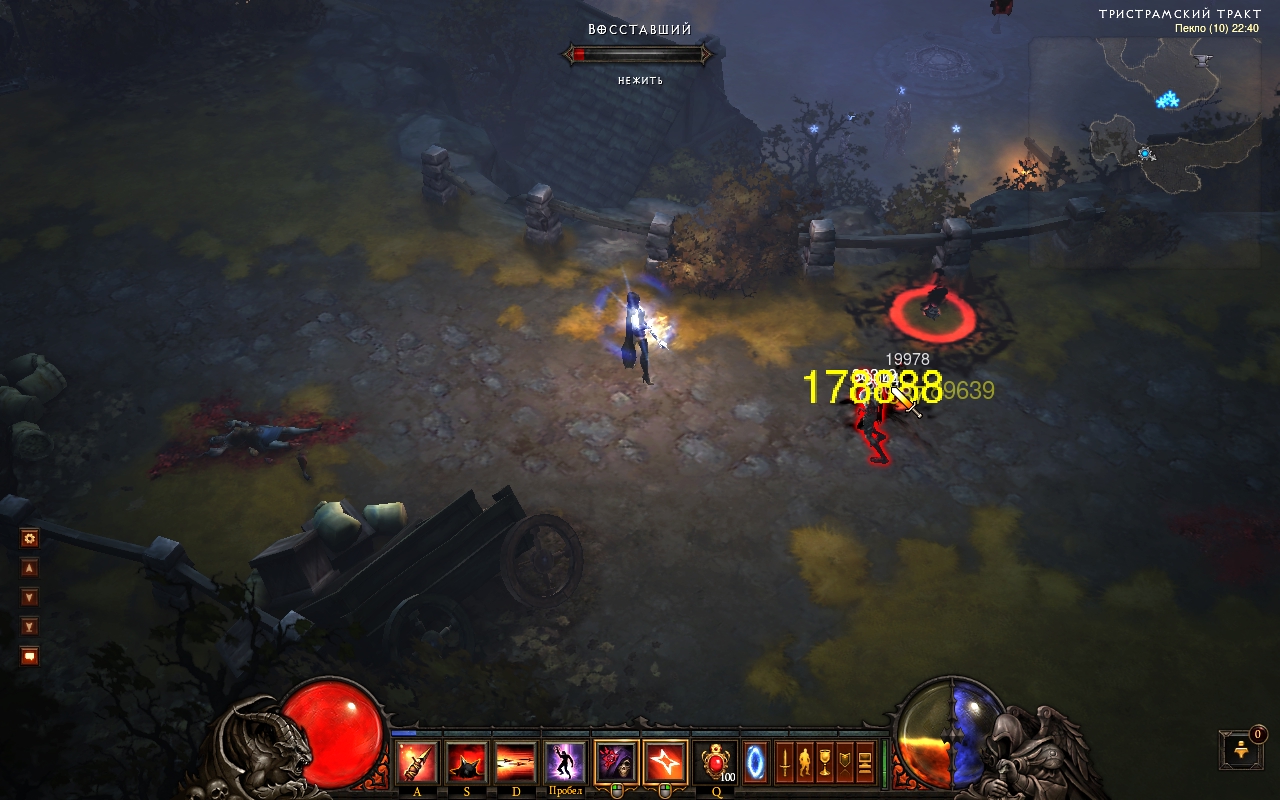Open chat settings with the gear button
The image size is (1280, 800).
point(30,538)
